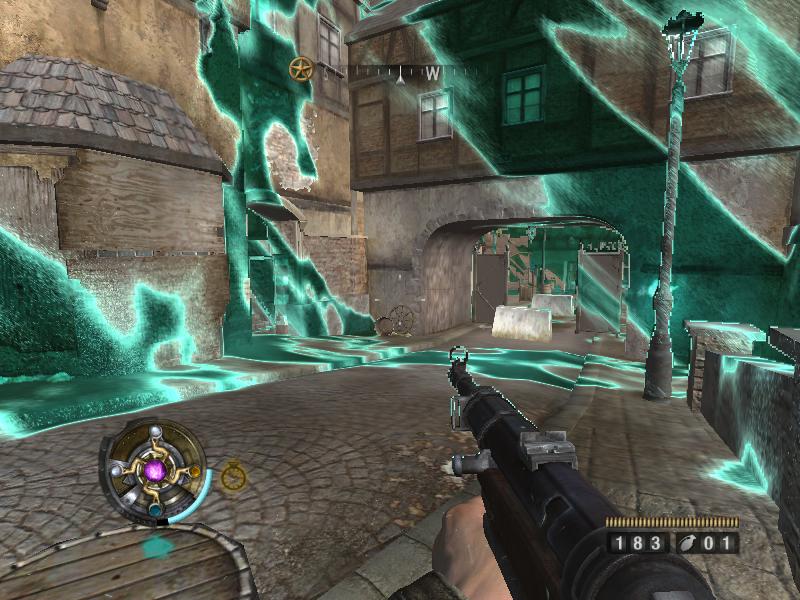Click the compass strip's W heading
Viewport: 800px width, 600px height.
[432, 73]
